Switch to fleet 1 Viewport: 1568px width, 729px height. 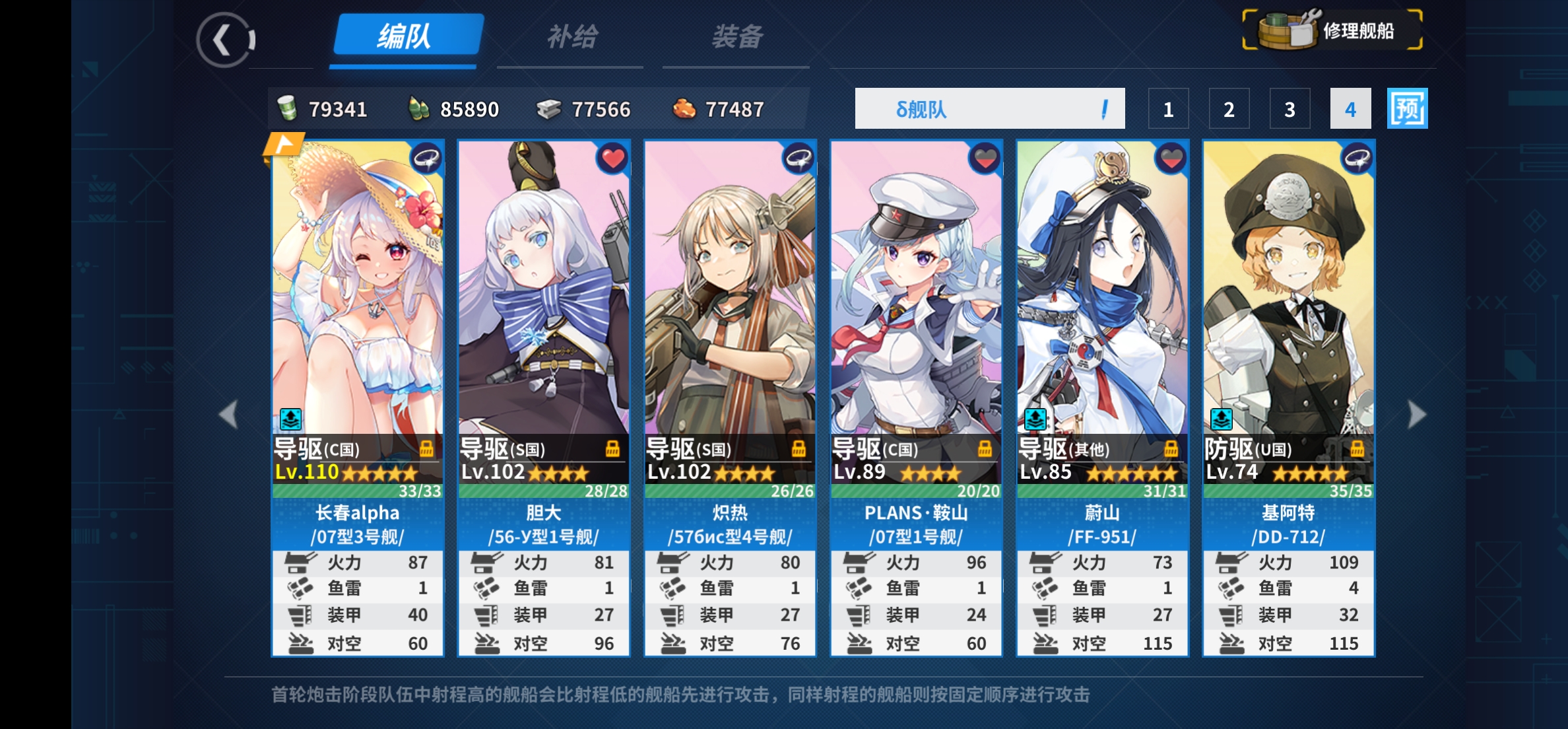[1168, 109]
